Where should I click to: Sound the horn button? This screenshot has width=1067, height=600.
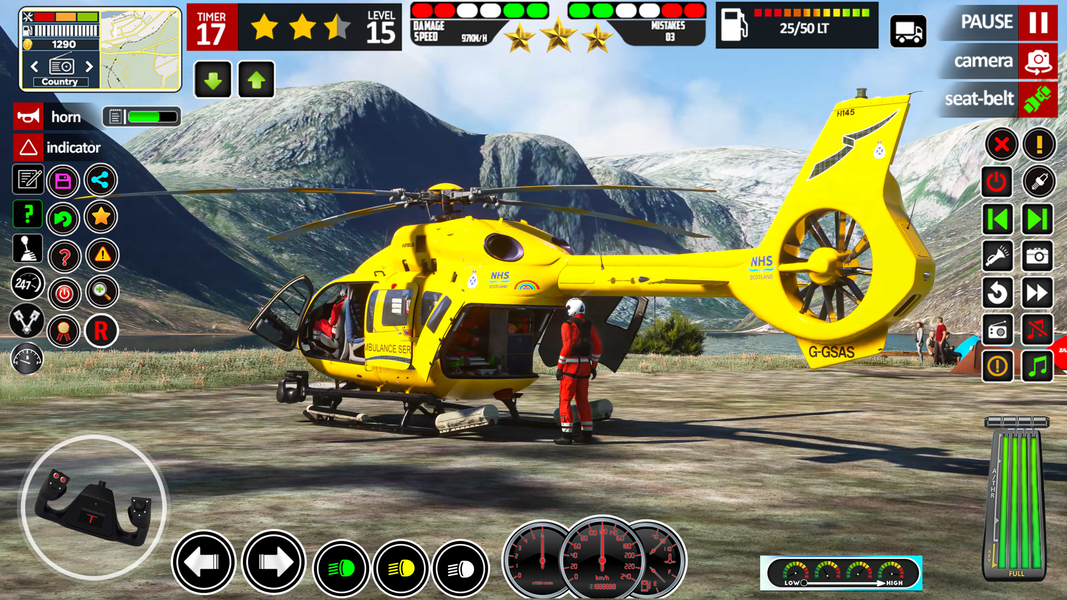[28, 117]
